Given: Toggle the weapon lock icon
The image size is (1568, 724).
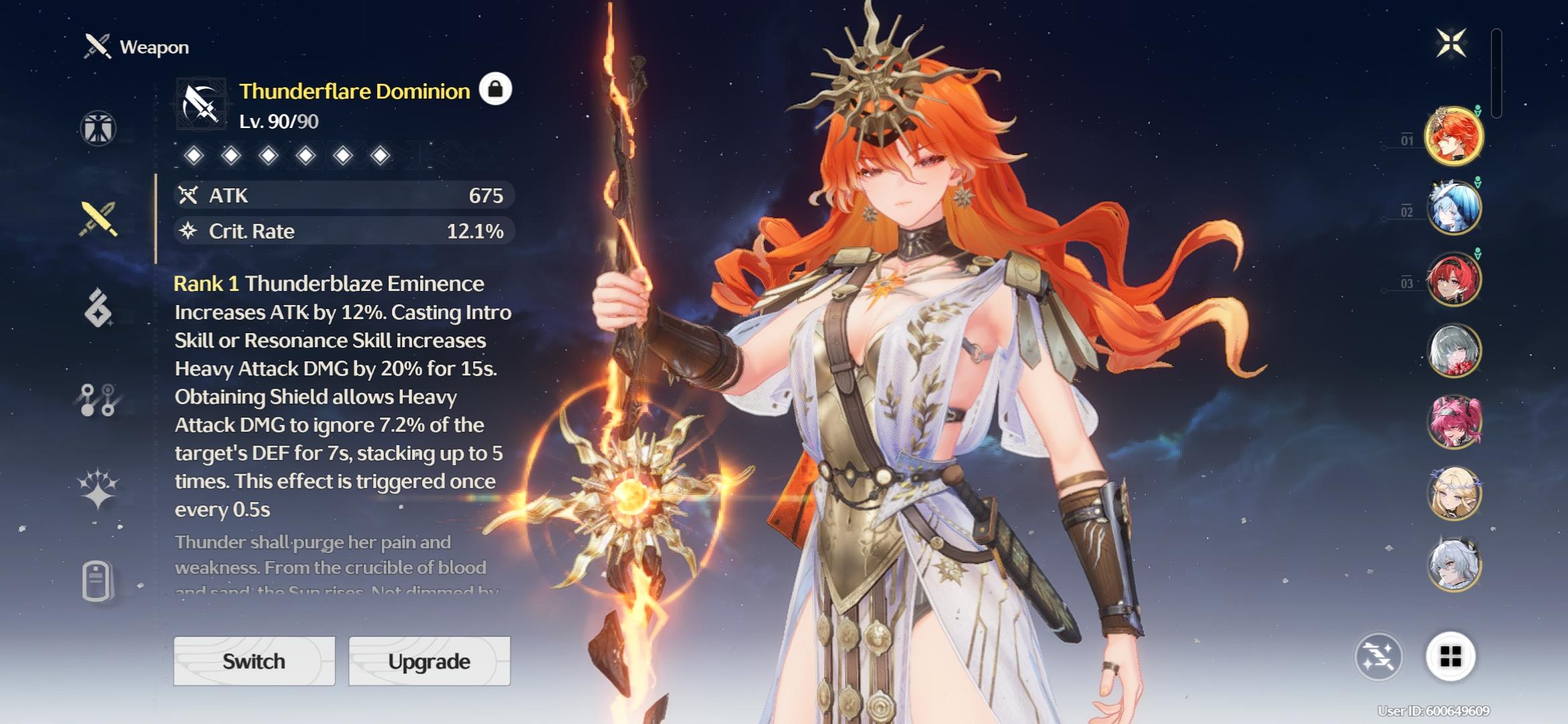Looking at the screenshot, I should pyautogui.click(x=495, y=89).
